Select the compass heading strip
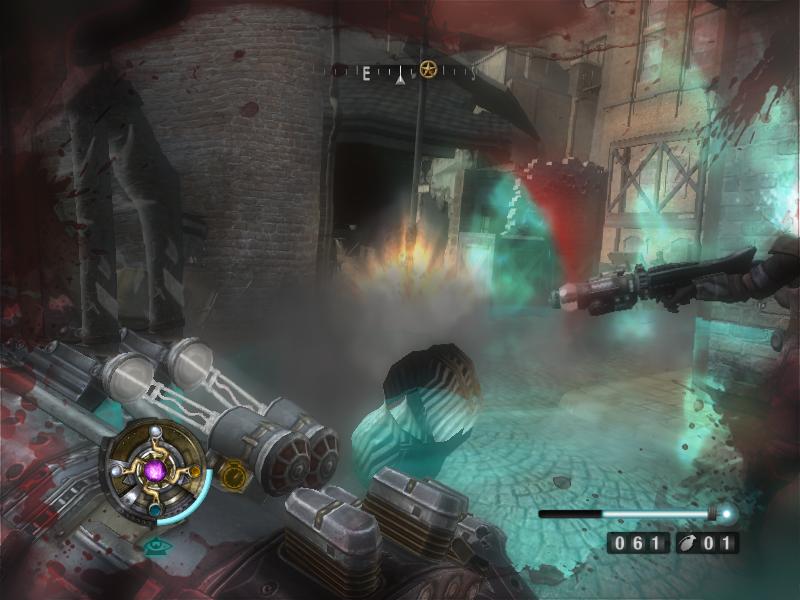Screen dimensions: 800x600 [401, 72]
